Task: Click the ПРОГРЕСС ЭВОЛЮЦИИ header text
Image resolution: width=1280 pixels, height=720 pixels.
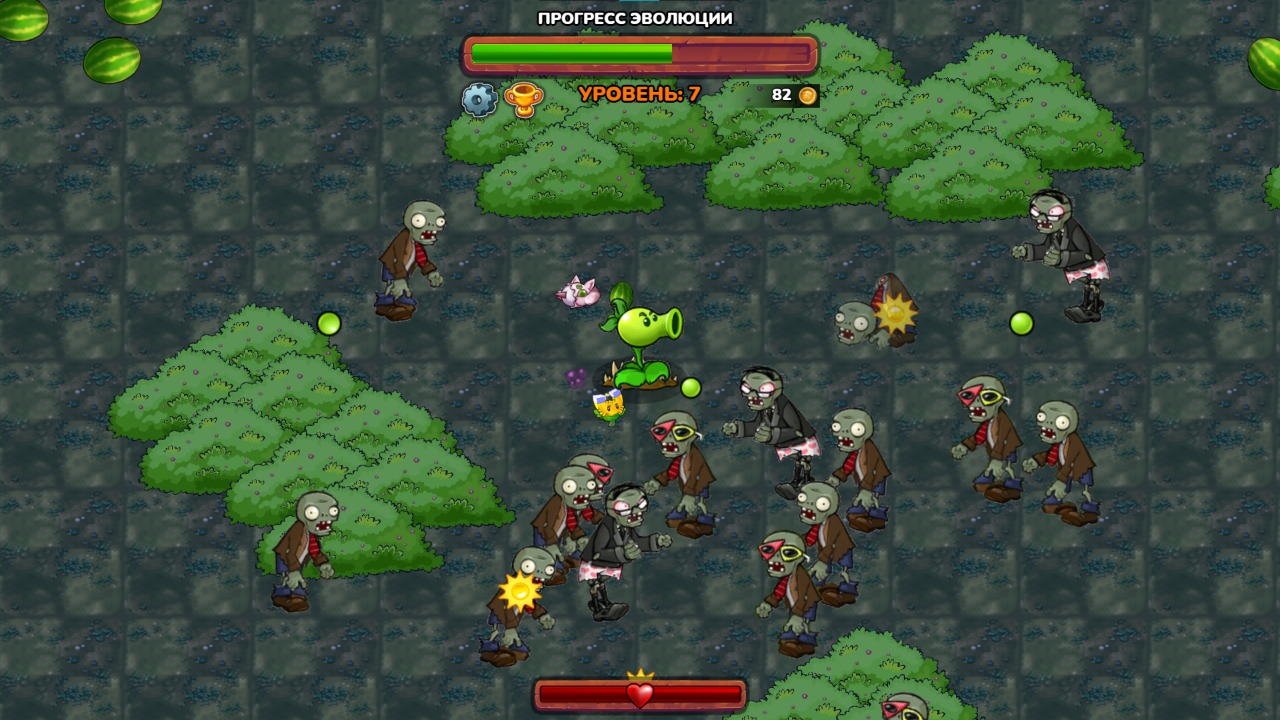Action: tap(634, 17)
